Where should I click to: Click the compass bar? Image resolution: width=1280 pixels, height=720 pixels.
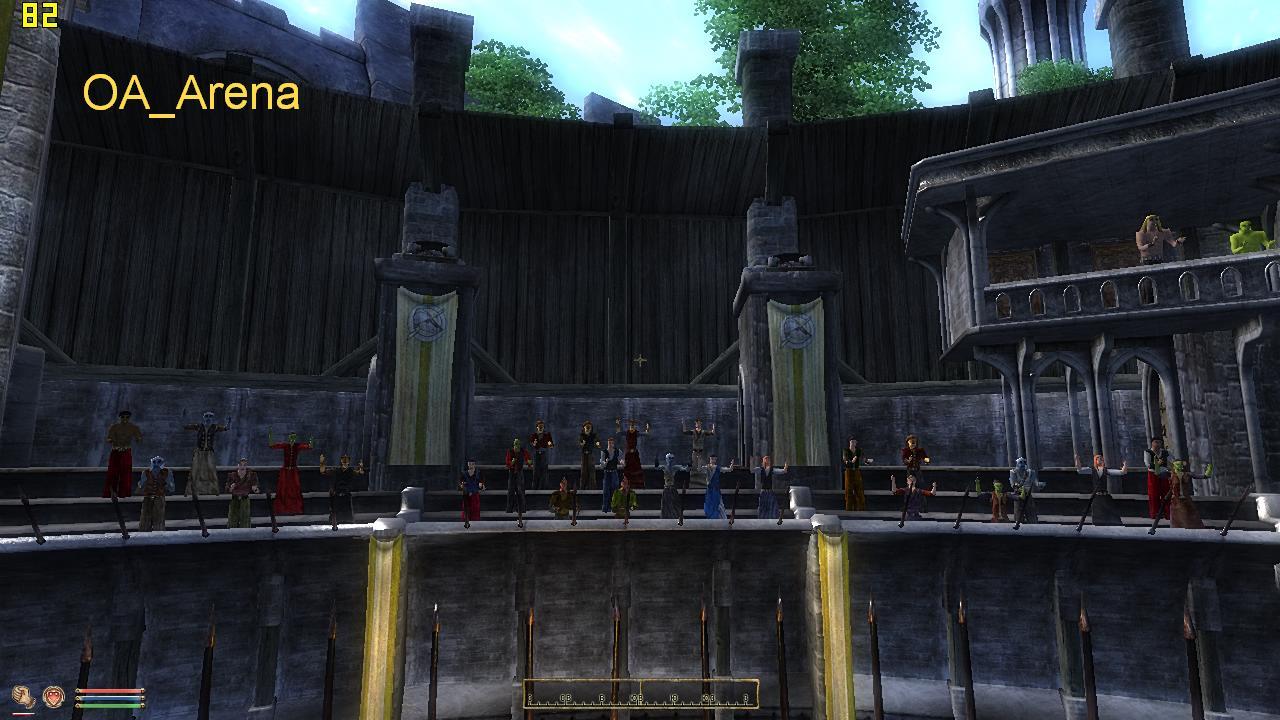click(x=640, y=694)
